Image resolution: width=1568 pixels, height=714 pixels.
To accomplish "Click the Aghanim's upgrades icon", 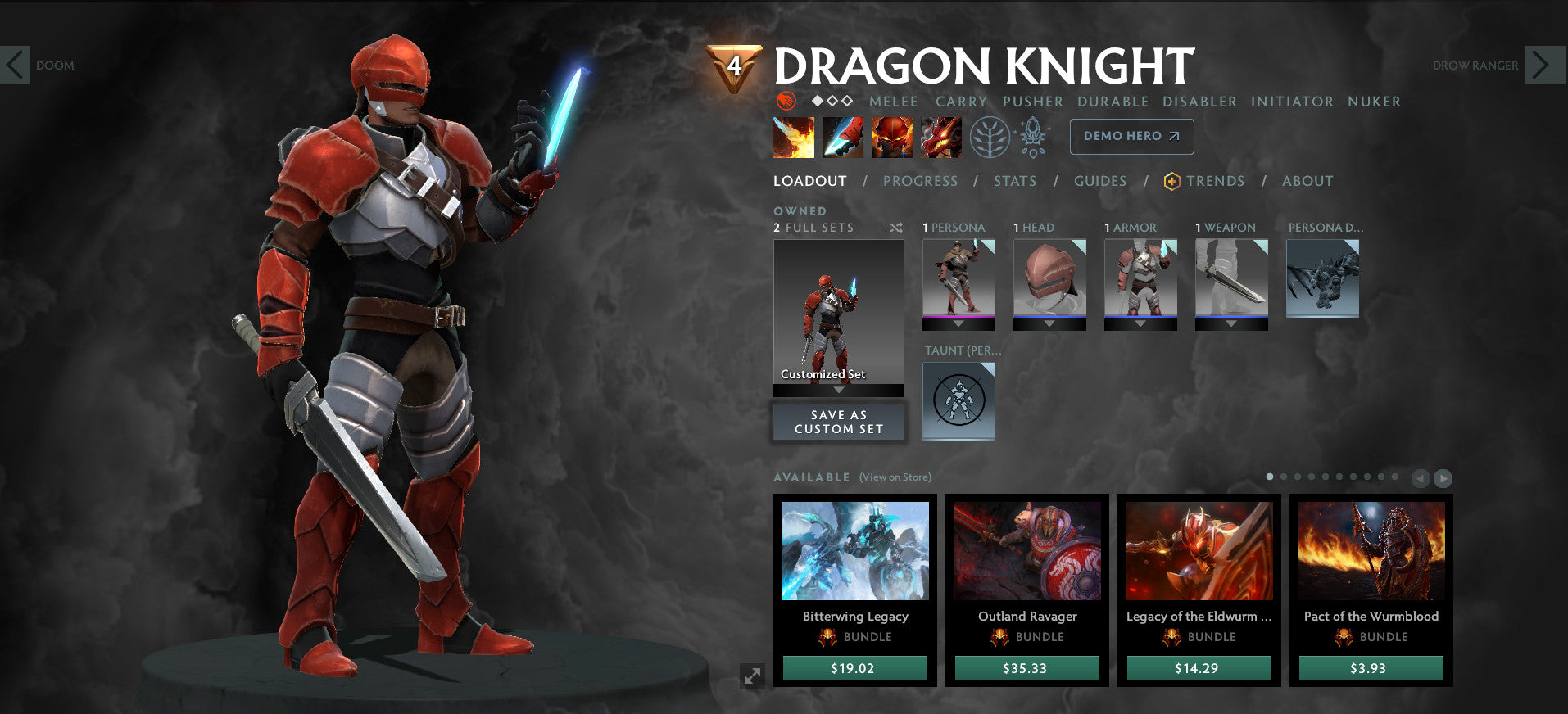I will 1035,136.
